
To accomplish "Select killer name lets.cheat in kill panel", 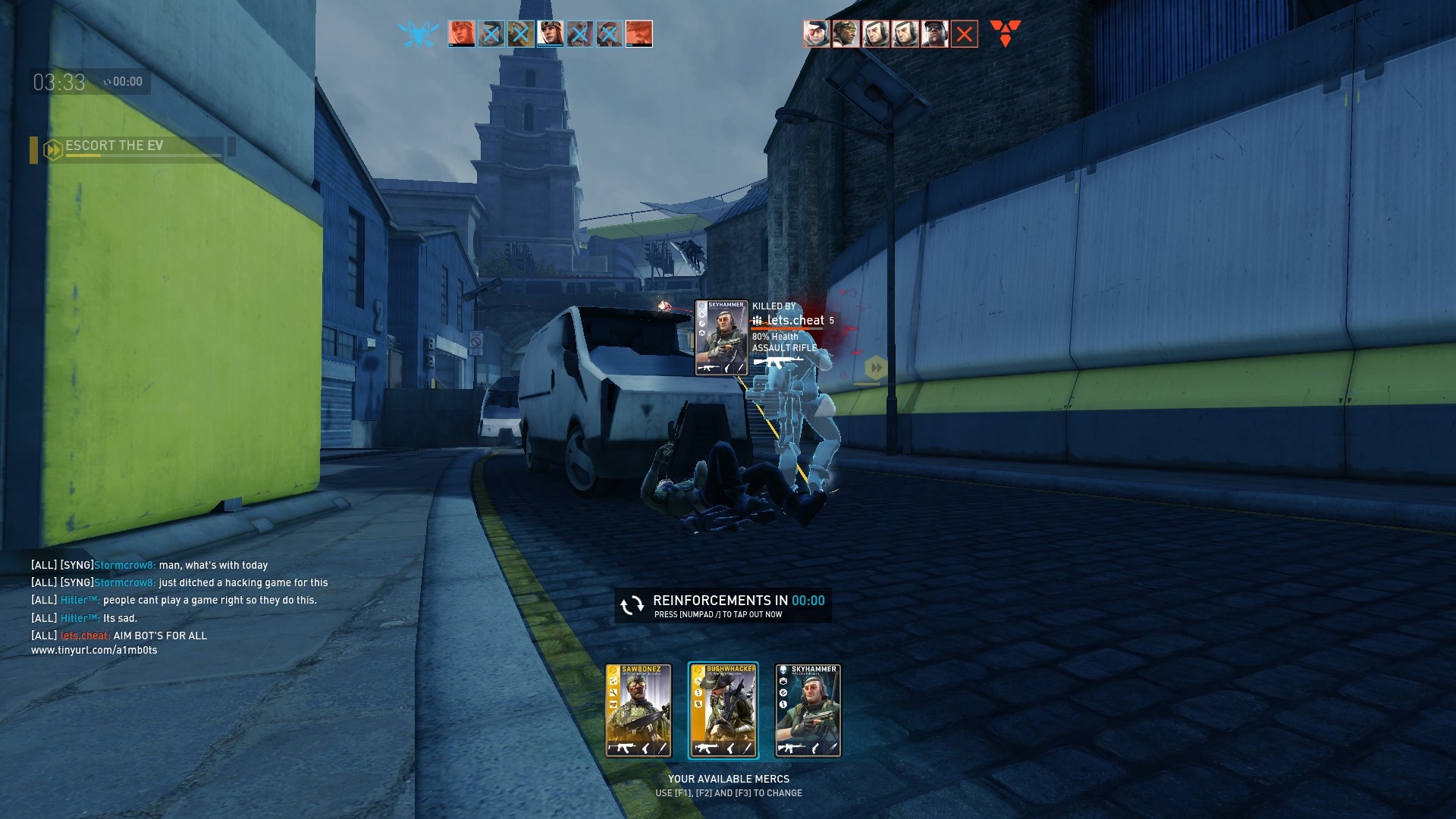I will click(795, 321).
